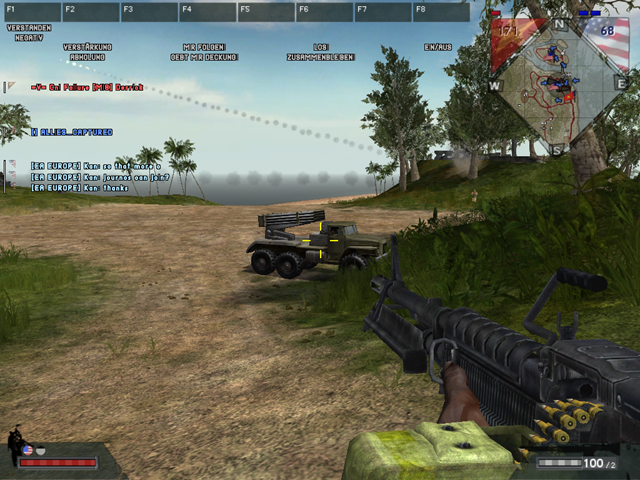Image resolution: width=640 pixels, height=480 pixels.
Task: Choose the Zusammenbleiben radio command
Action: (x=320, y=57)
